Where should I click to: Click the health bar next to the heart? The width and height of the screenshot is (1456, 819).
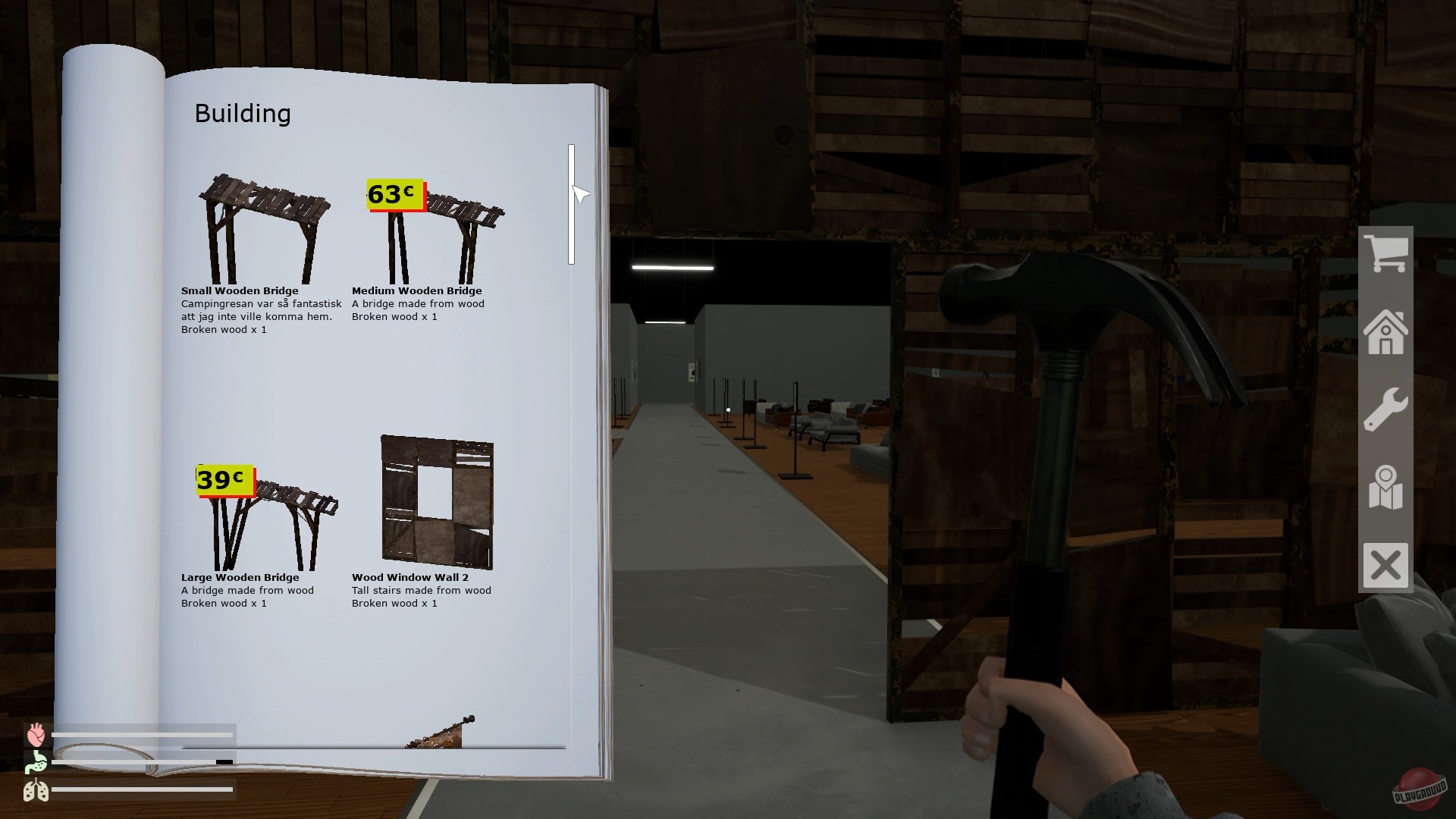144,735
